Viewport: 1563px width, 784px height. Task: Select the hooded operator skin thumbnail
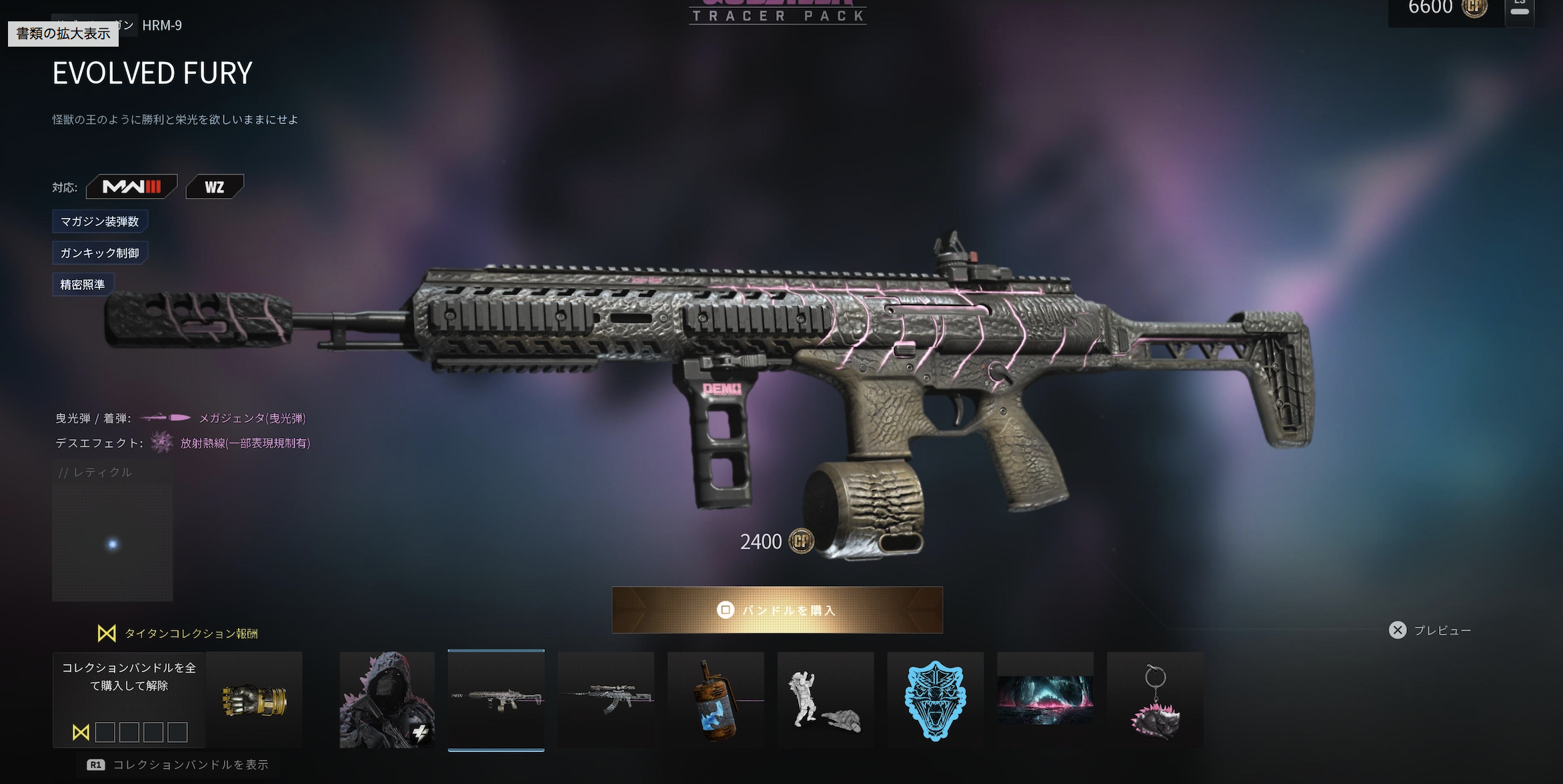click(x=387, y=700)
